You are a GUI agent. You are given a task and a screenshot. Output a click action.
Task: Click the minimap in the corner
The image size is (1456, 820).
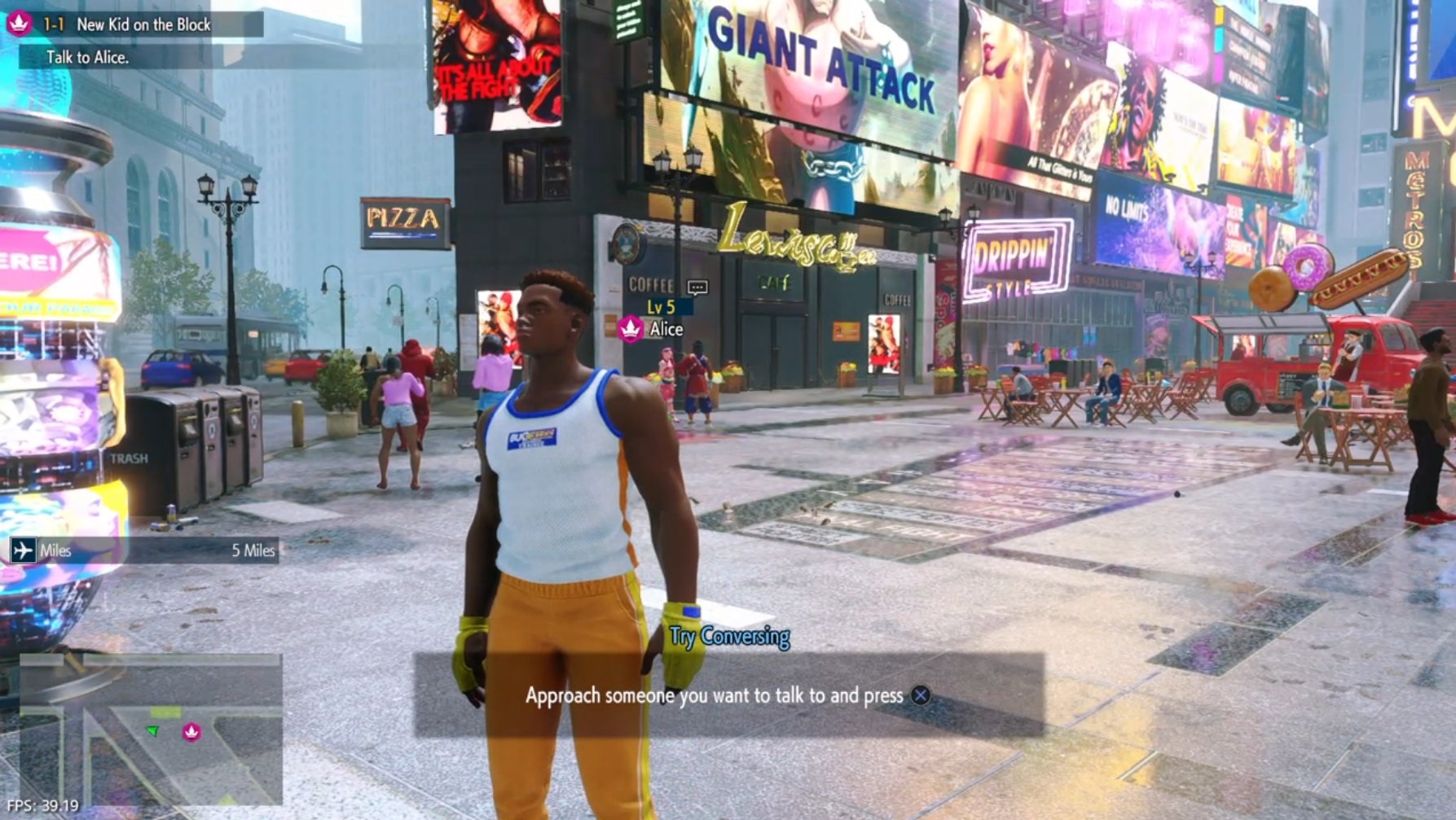pyautogui.click(x=151, y=729)
